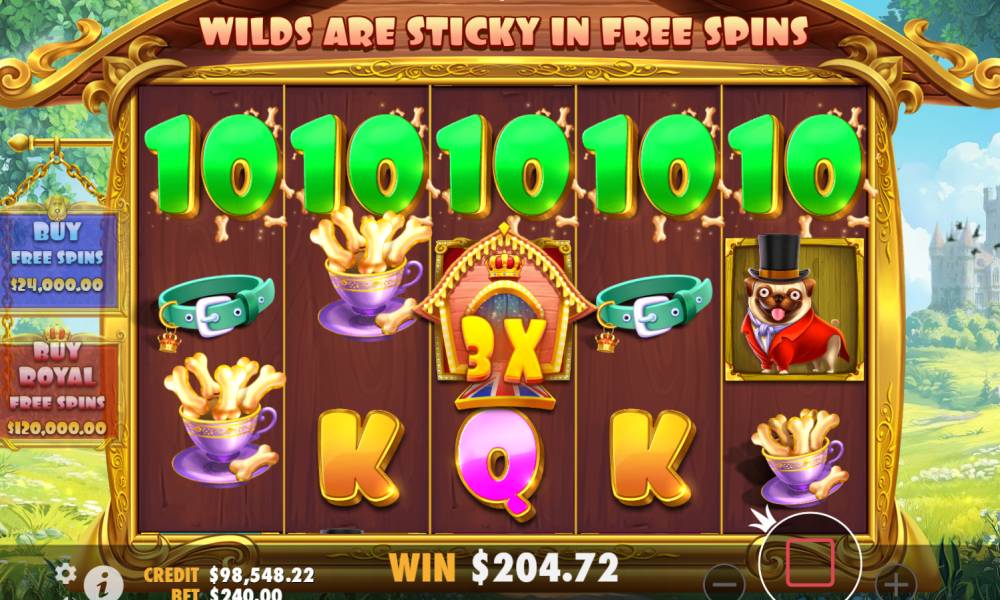Open the game info with the i icon

(97, 582)
